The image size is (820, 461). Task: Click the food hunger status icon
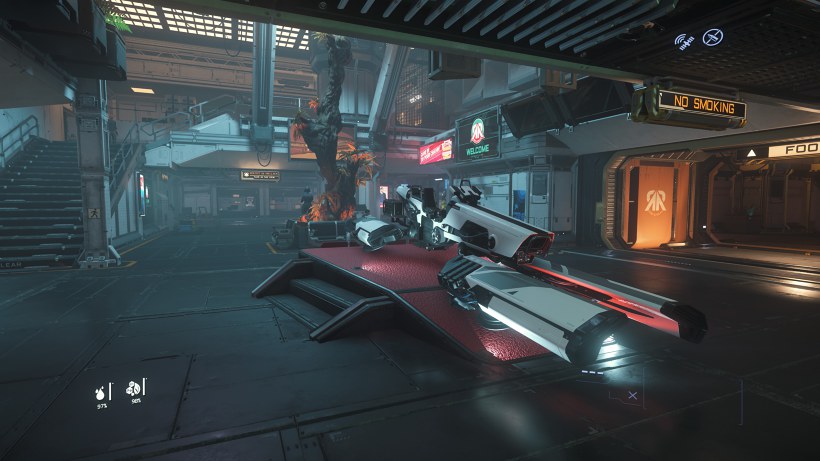point(134,388)
